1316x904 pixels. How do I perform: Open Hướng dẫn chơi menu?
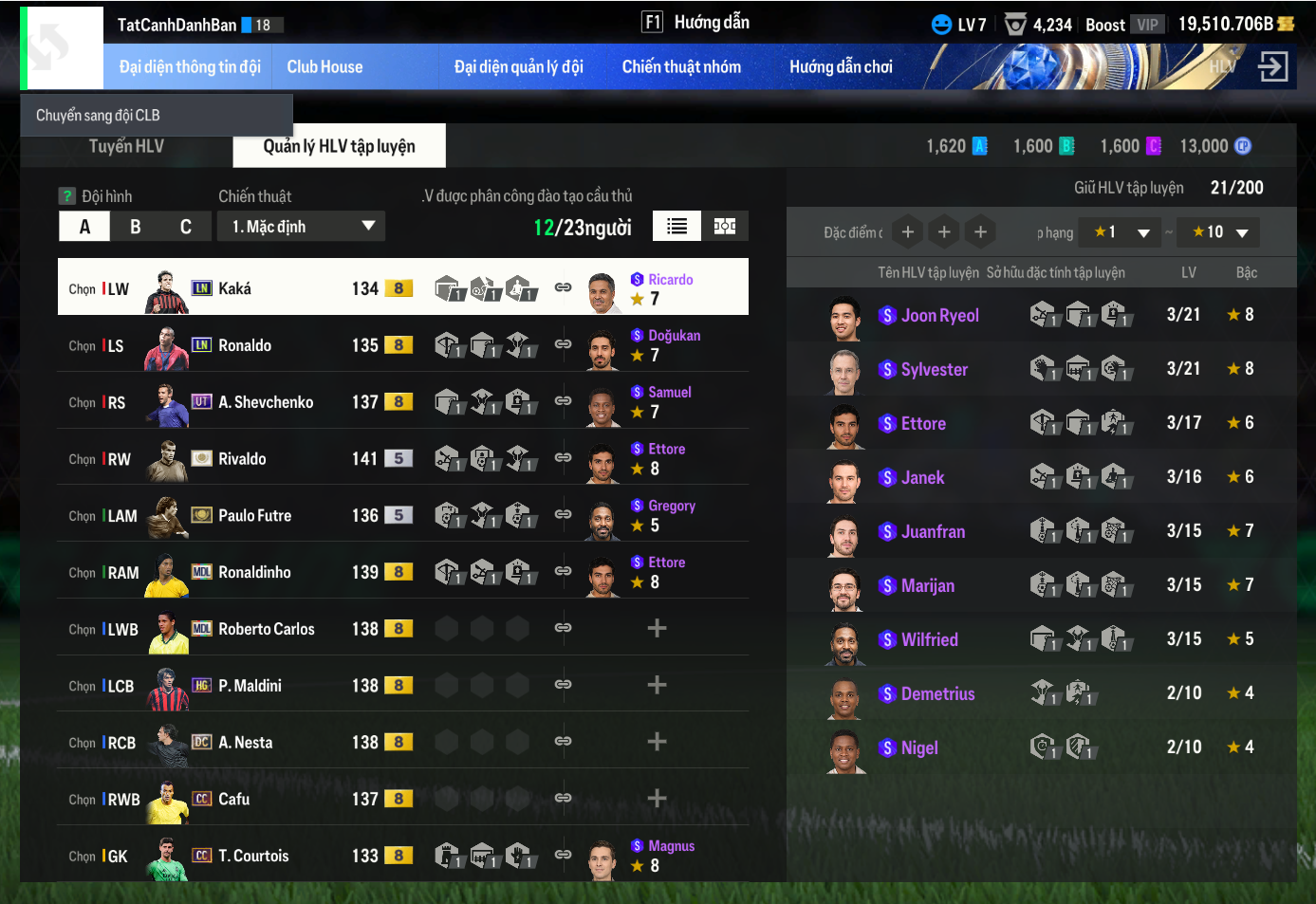[841, 67]
